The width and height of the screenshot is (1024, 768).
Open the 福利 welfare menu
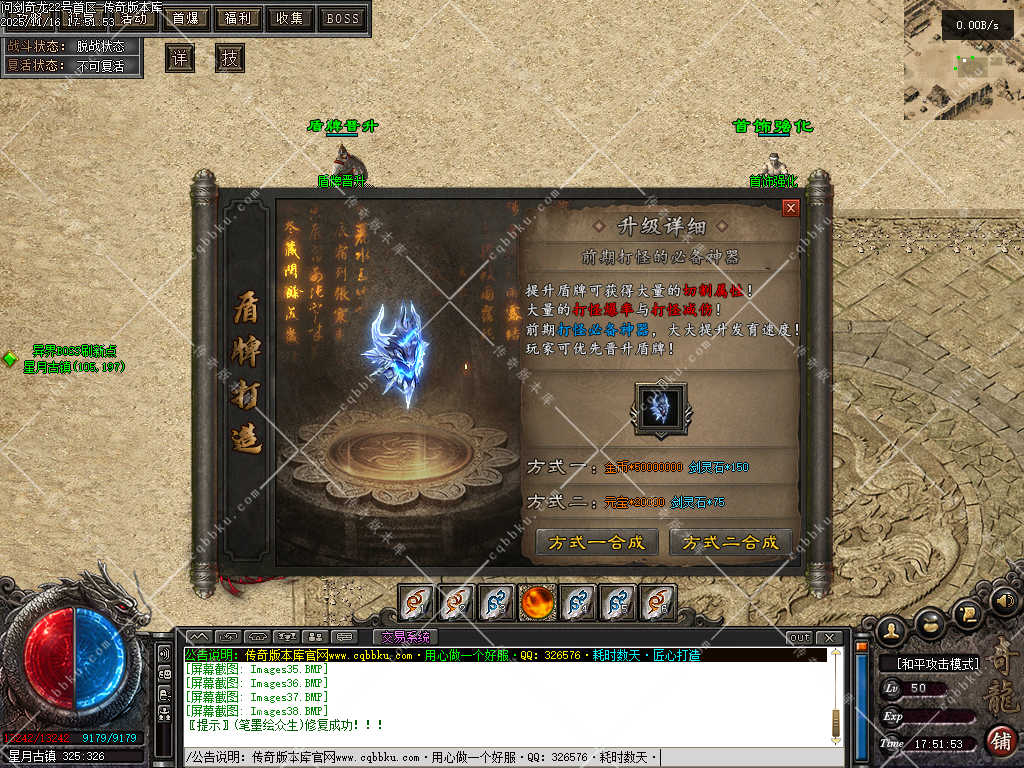tap(238, 18)
